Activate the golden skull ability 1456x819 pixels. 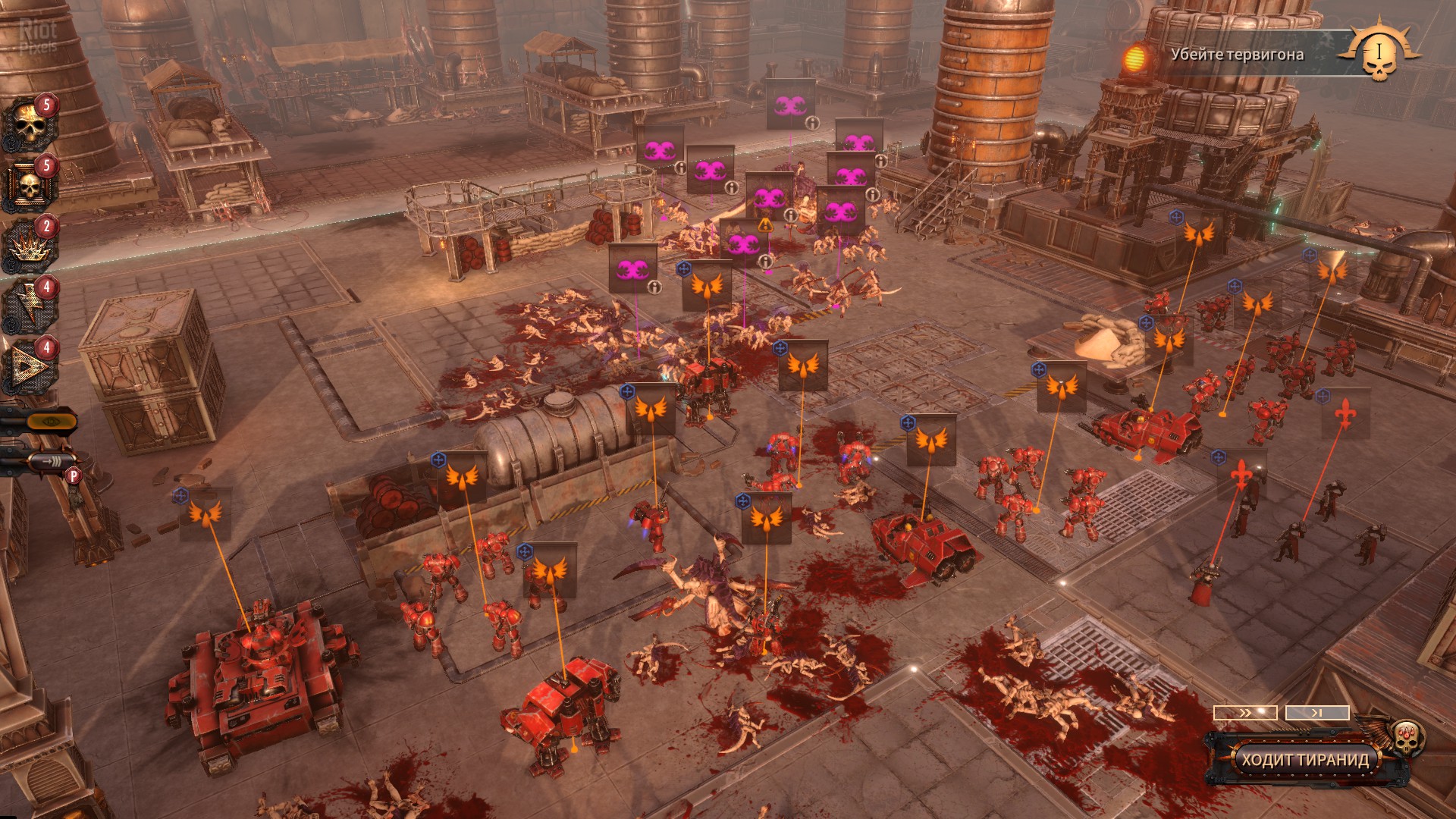point(29,126)
